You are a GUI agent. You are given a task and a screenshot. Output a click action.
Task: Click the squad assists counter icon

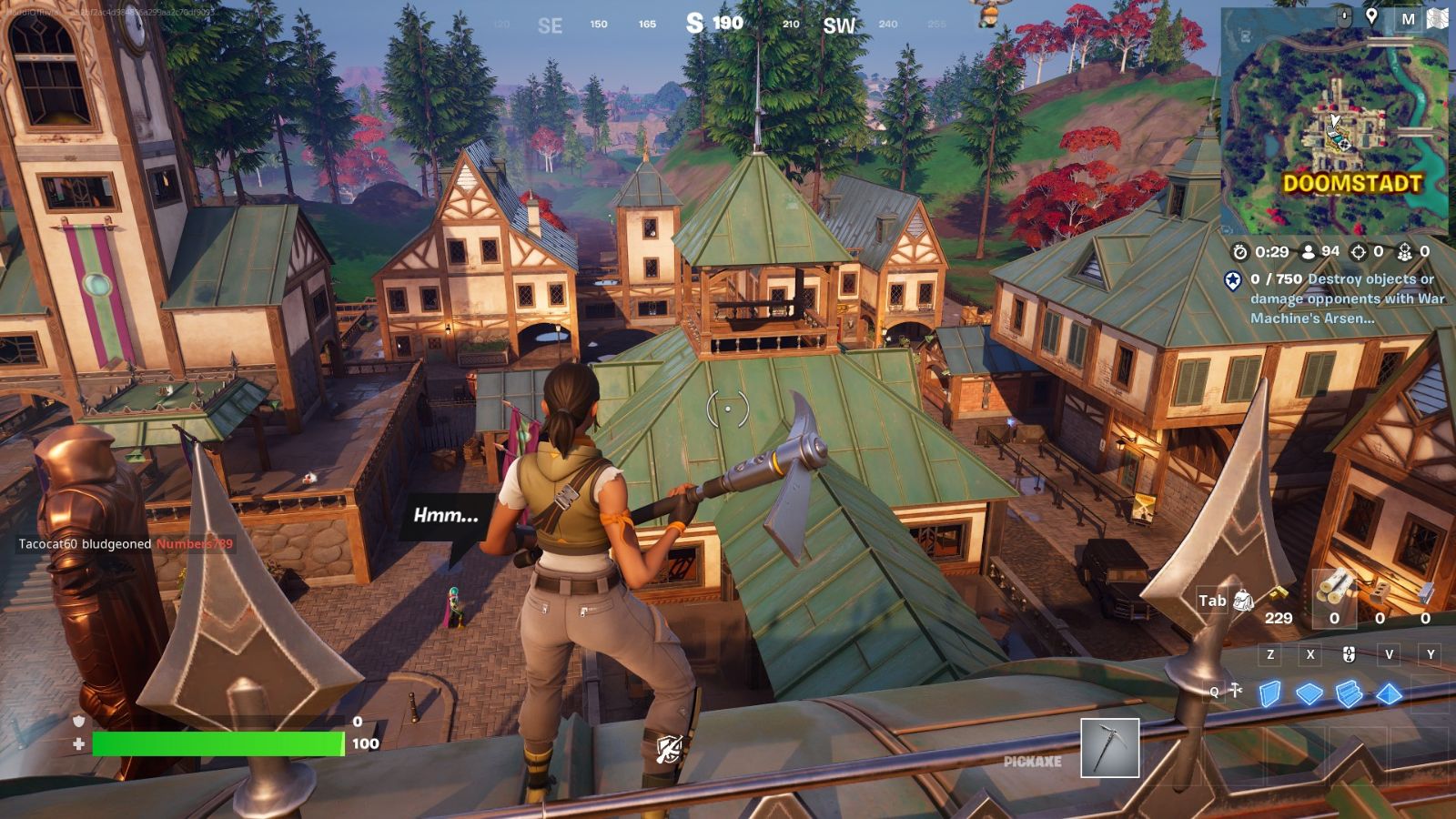tap(1405, 252)
